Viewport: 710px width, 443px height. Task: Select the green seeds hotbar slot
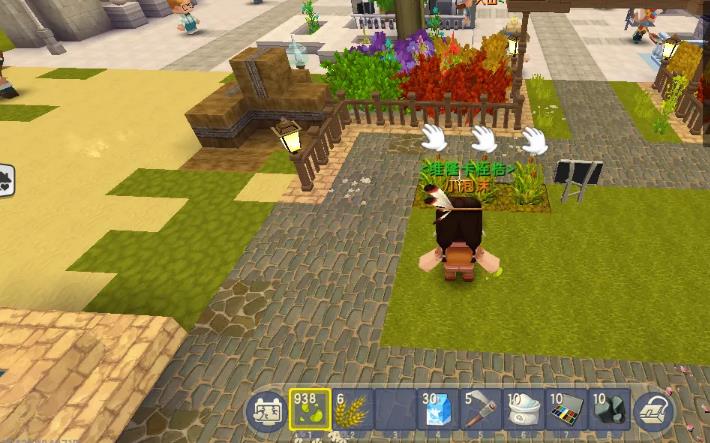(x=310, y=410)
